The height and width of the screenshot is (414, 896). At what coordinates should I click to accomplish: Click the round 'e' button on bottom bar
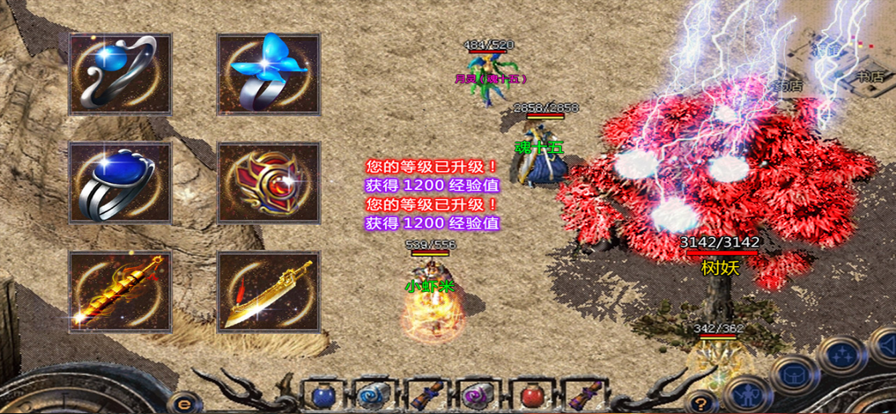coord(185,403)
